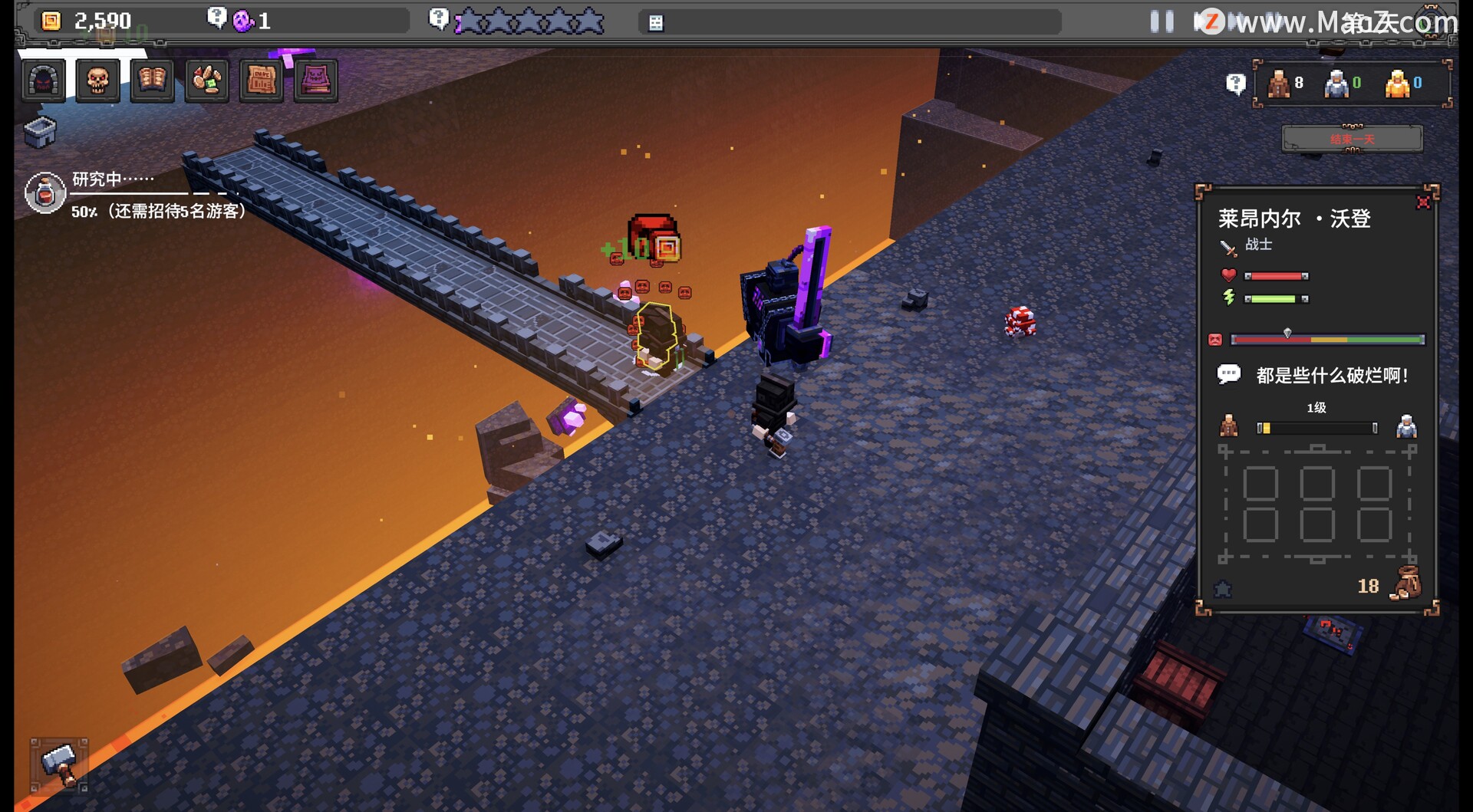
Task: Open the hammer build tool
Action: [59, 764]
